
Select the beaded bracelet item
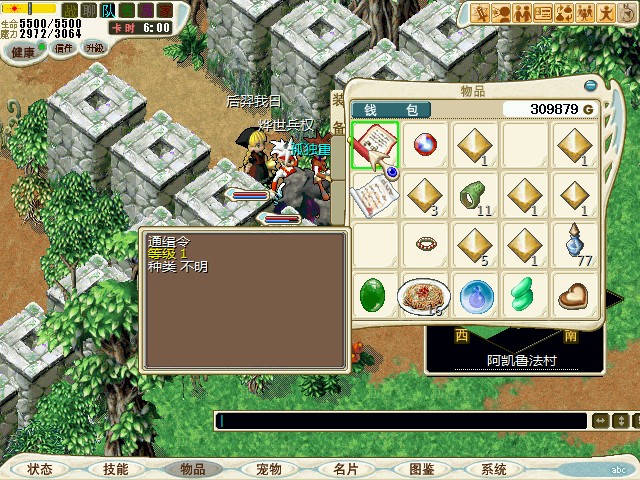tap(426, 243)
